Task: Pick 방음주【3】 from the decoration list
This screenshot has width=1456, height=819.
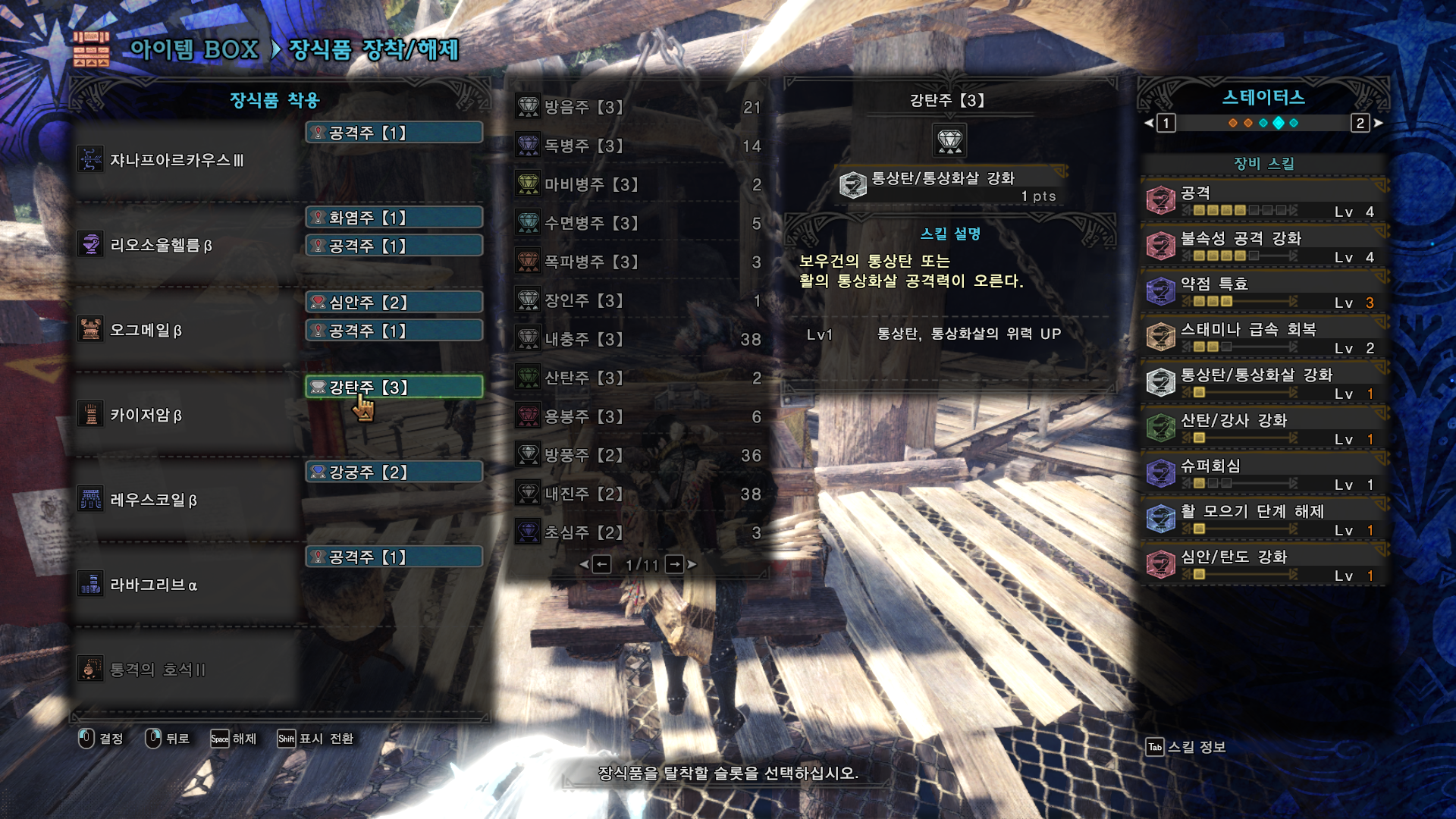Action: pos(637,107)
